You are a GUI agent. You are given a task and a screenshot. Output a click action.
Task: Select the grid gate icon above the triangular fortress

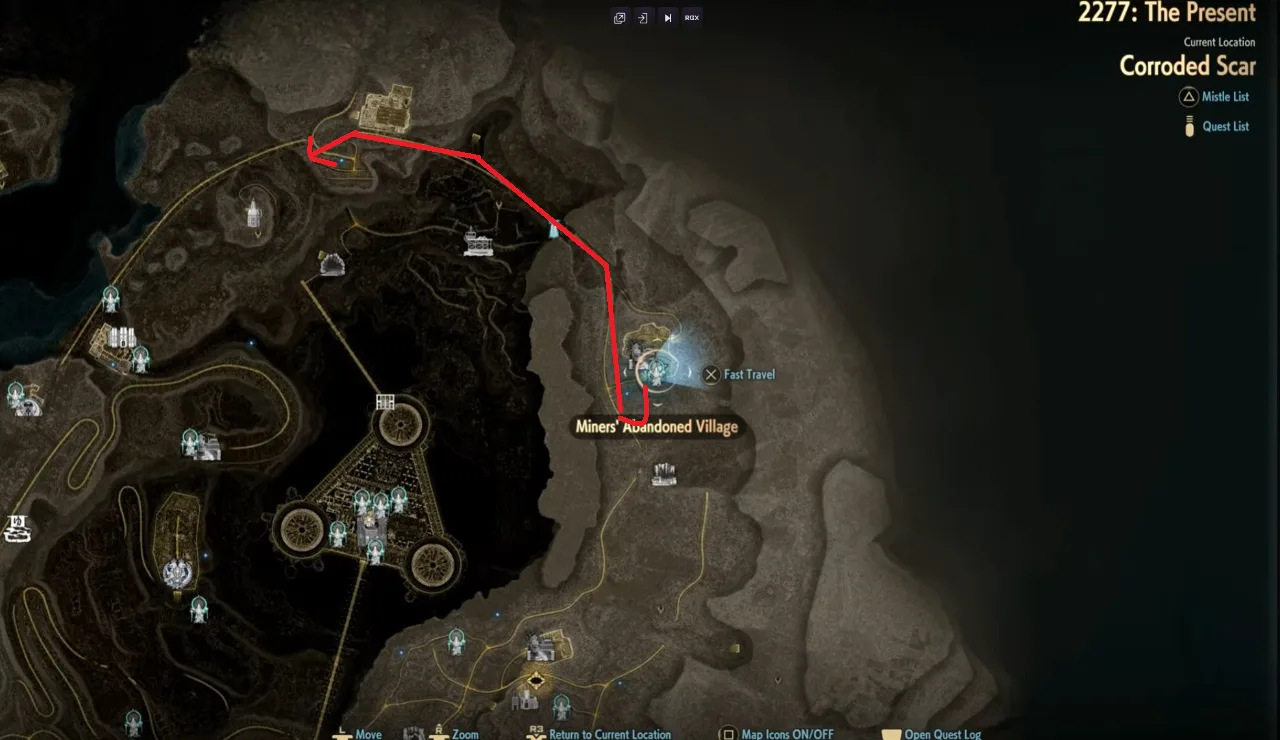tap(385, 402)
